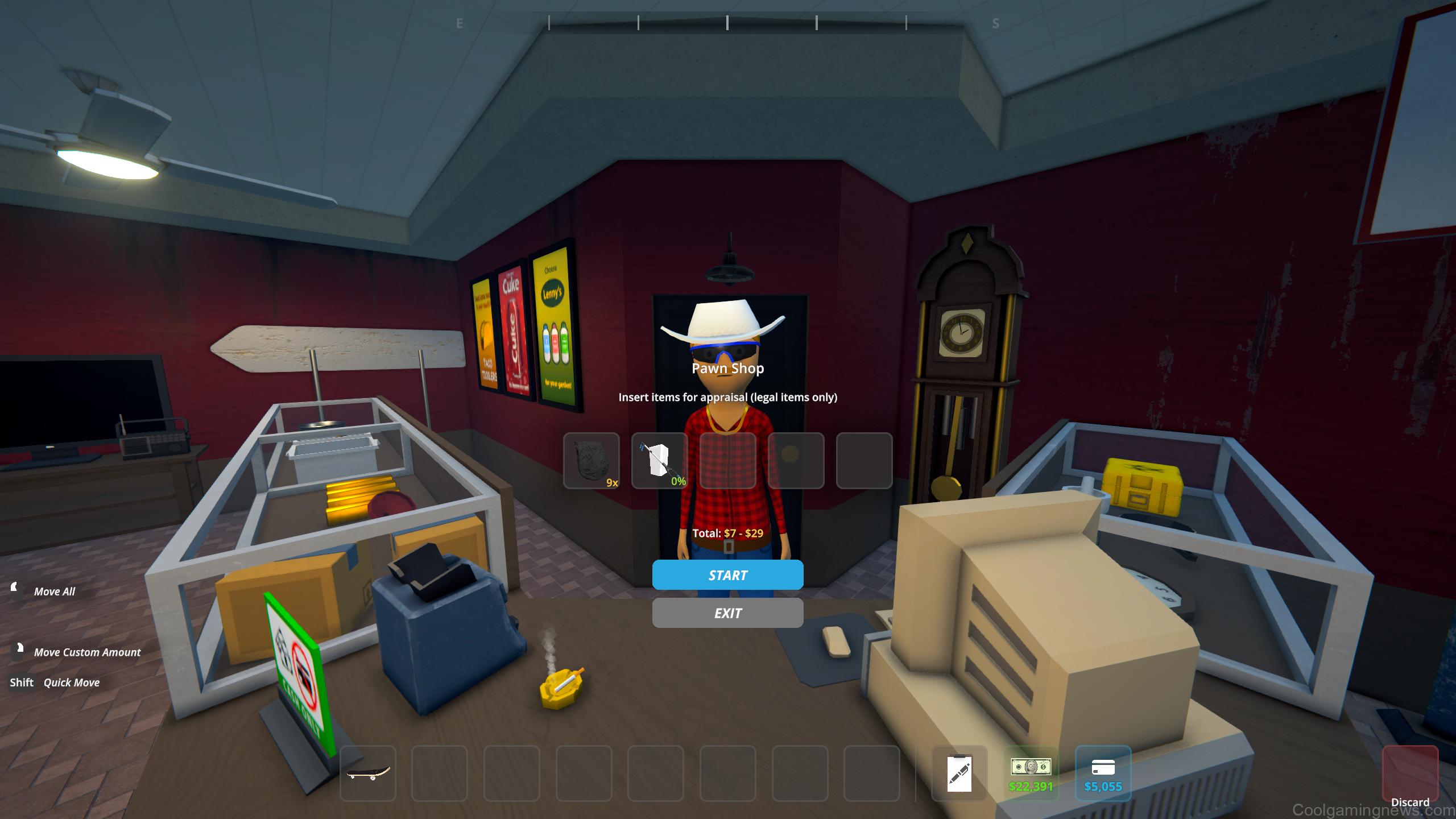The image size is (1456, 819).
Task: Click the Move All mouse prompt
Action: tap(55, 591)
